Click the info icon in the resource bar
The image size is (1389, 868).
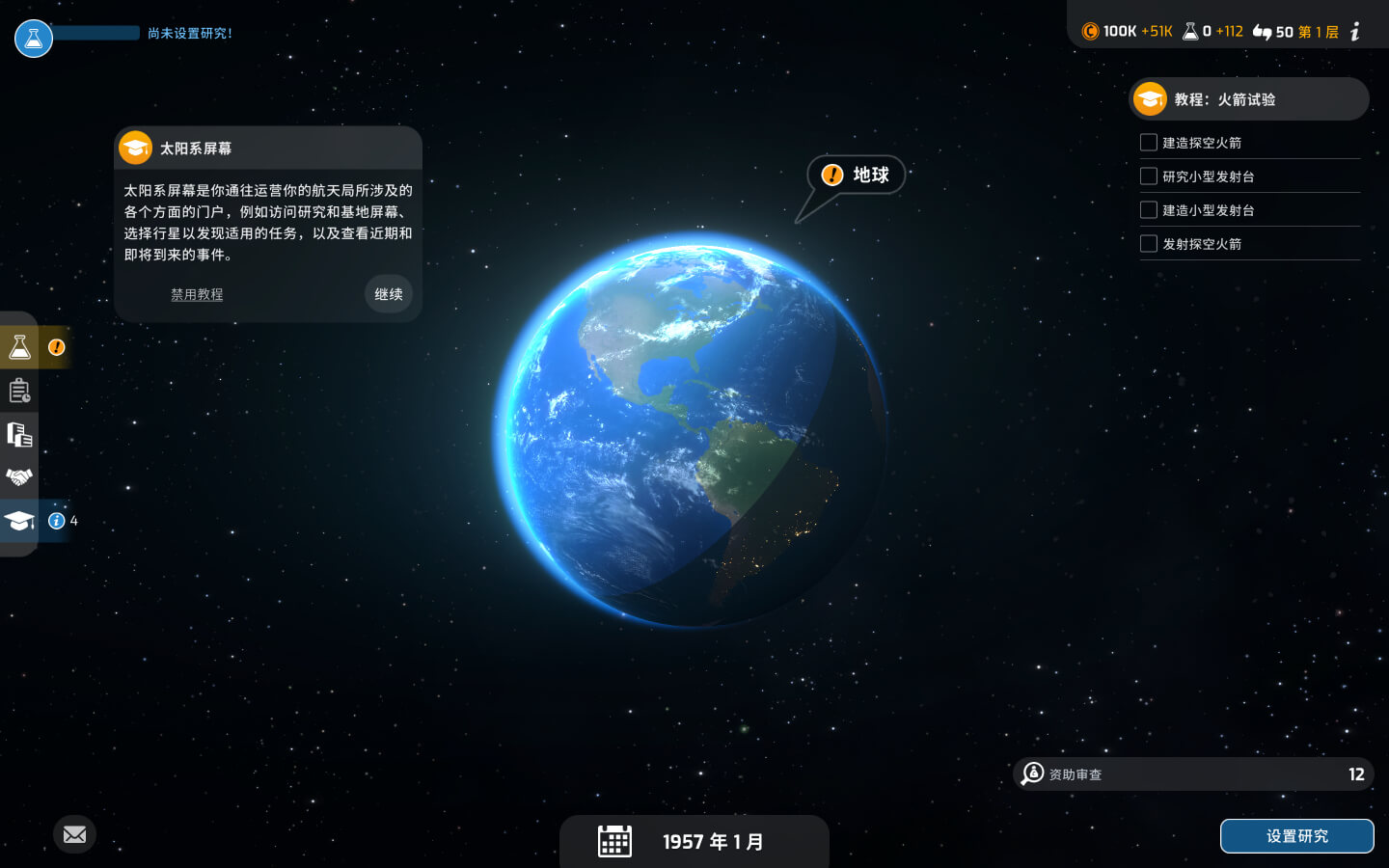click(x=1355, y=32)
